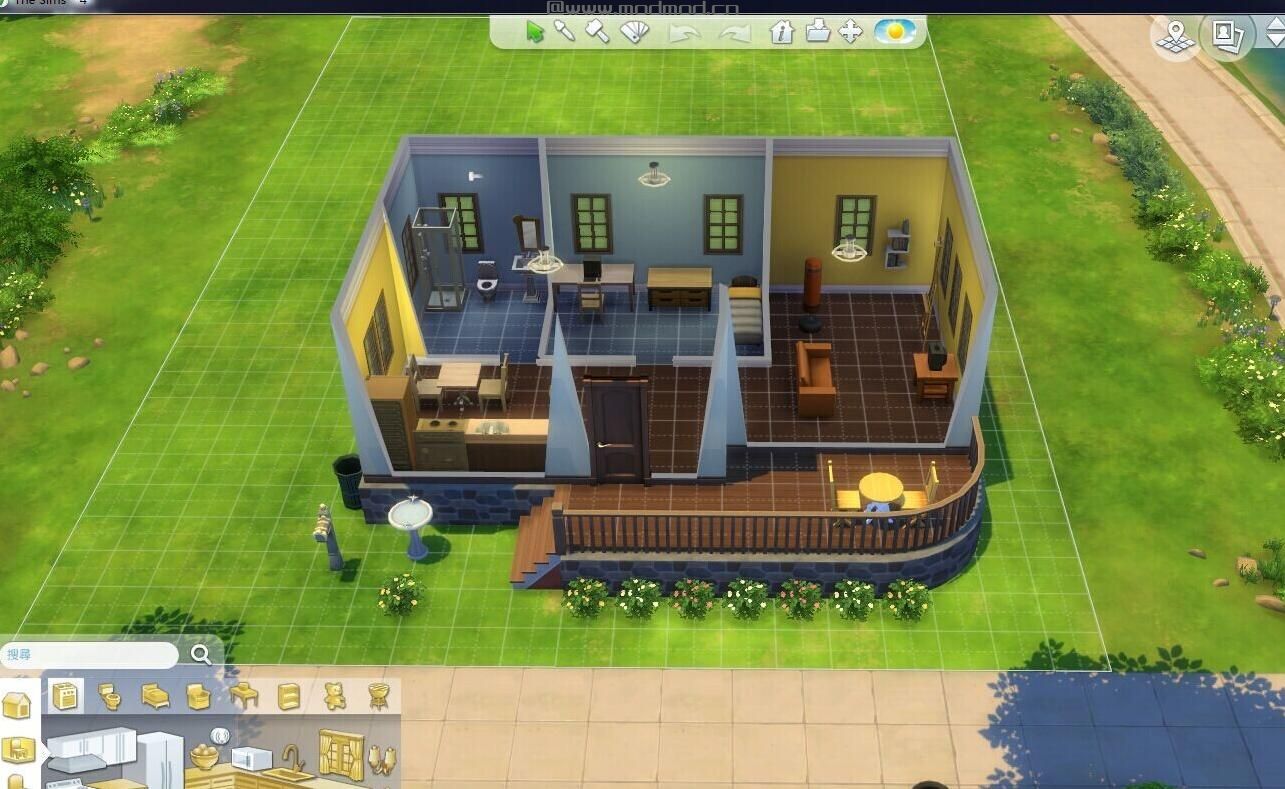View house information
Image resolution: width=1285 pixels, height=789 pixels.
pyautogui.click(x=780, y=33)
